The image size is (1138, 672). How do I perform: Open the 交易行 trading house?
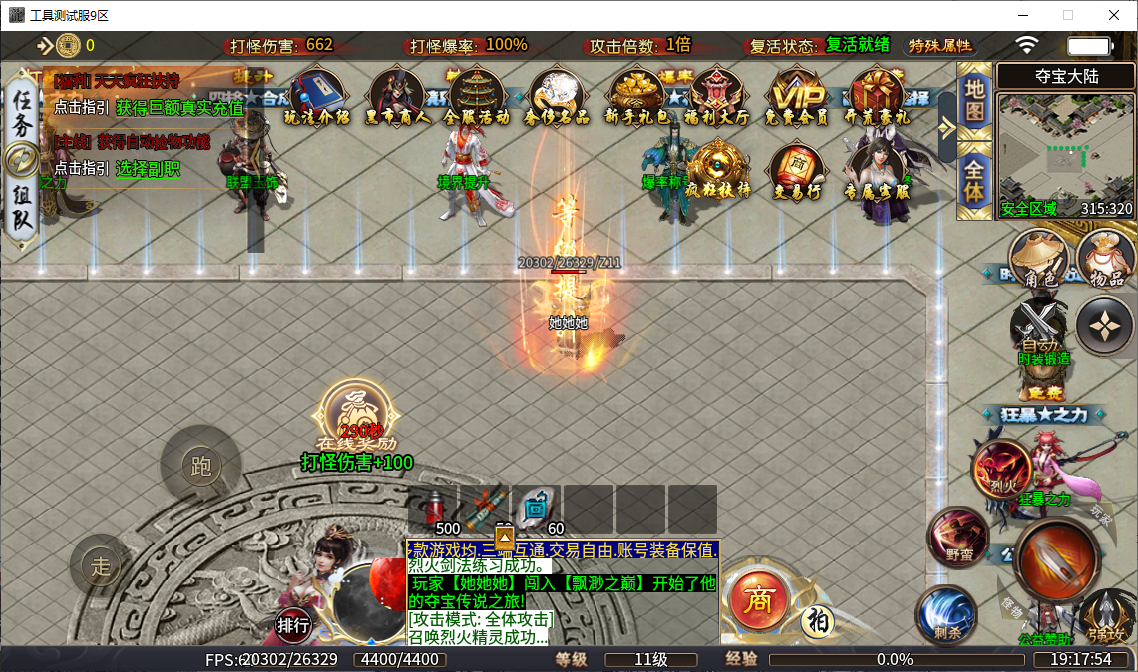click(797, 172)
